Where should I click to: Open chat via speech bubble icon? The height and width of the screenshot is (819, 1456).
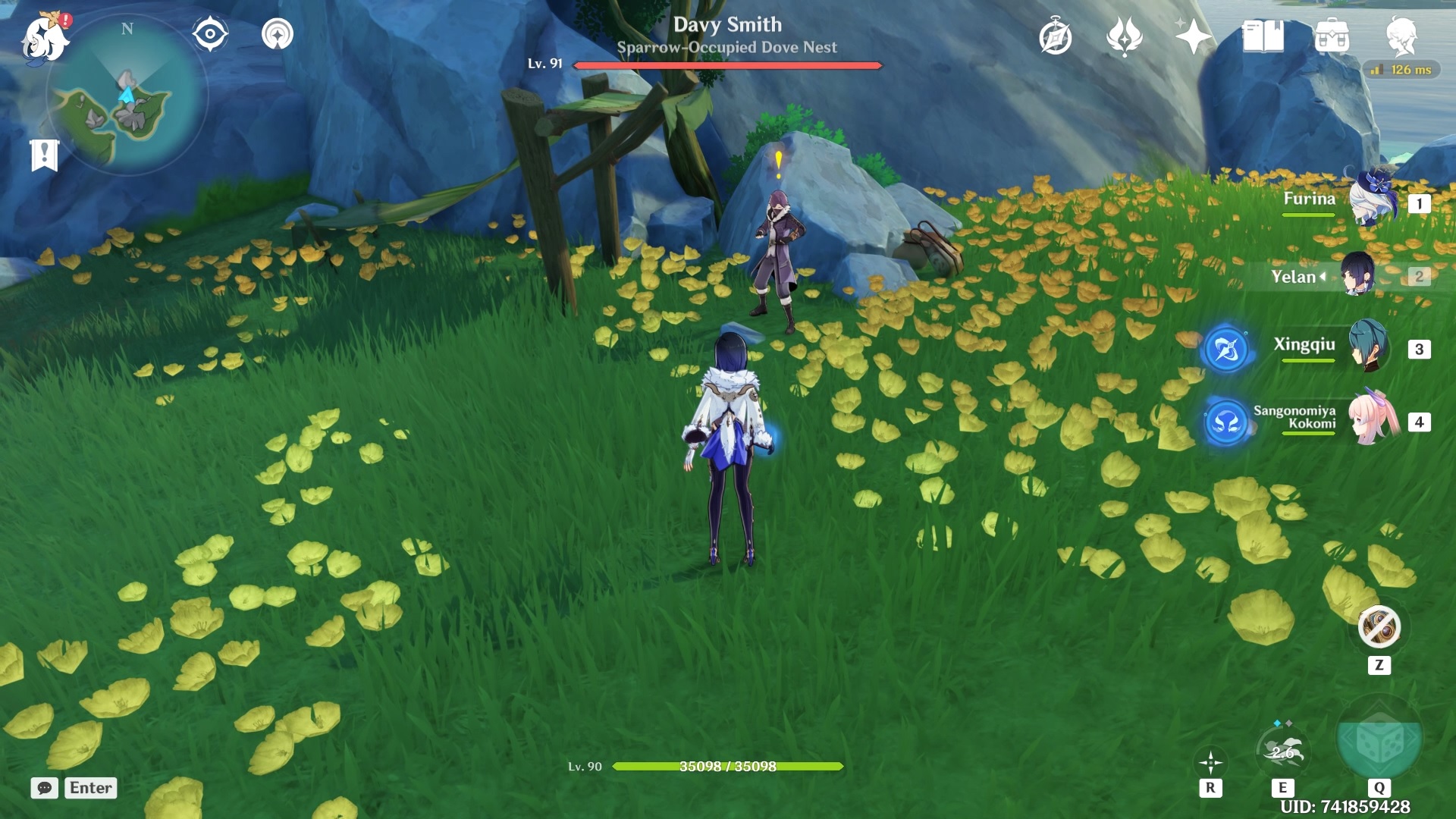tap(45, 788)
